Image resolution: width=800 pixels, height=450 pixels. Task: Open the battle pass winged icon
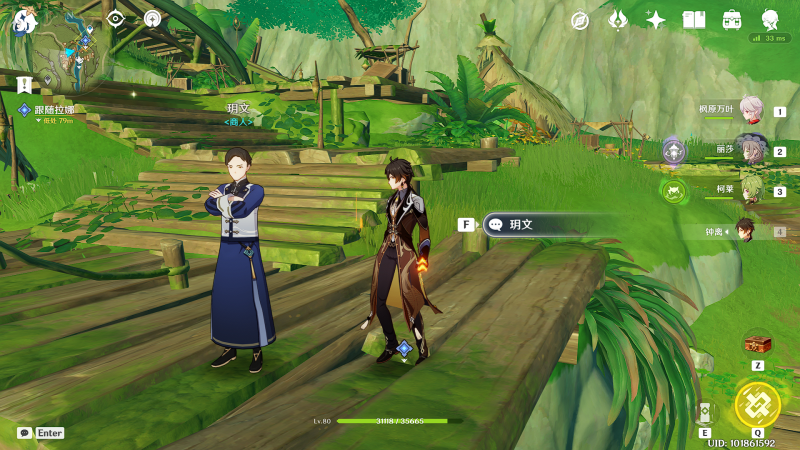(x=618, y=20)
